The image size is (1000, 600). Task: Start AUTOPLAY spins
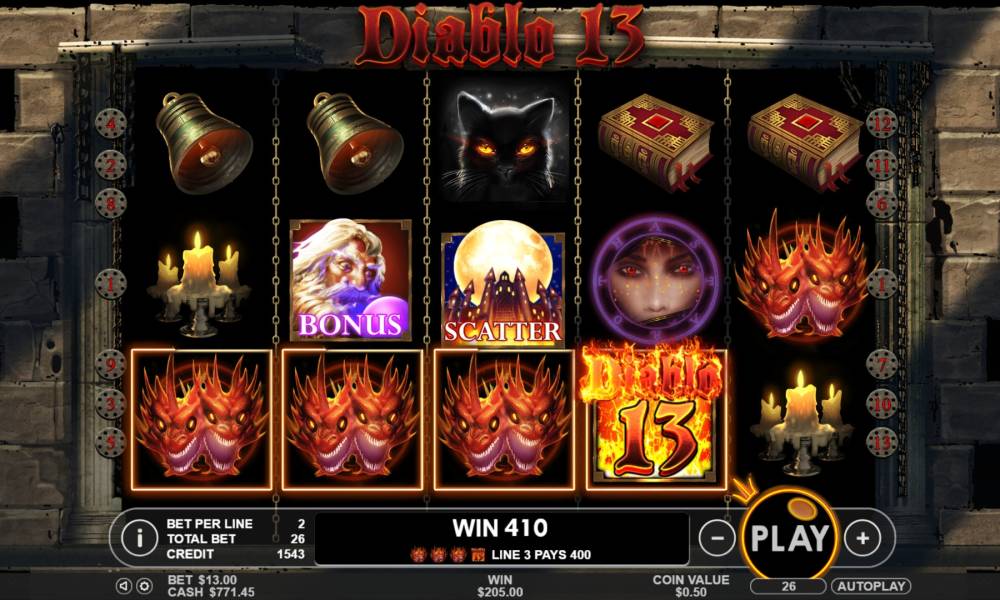point(870,586)
